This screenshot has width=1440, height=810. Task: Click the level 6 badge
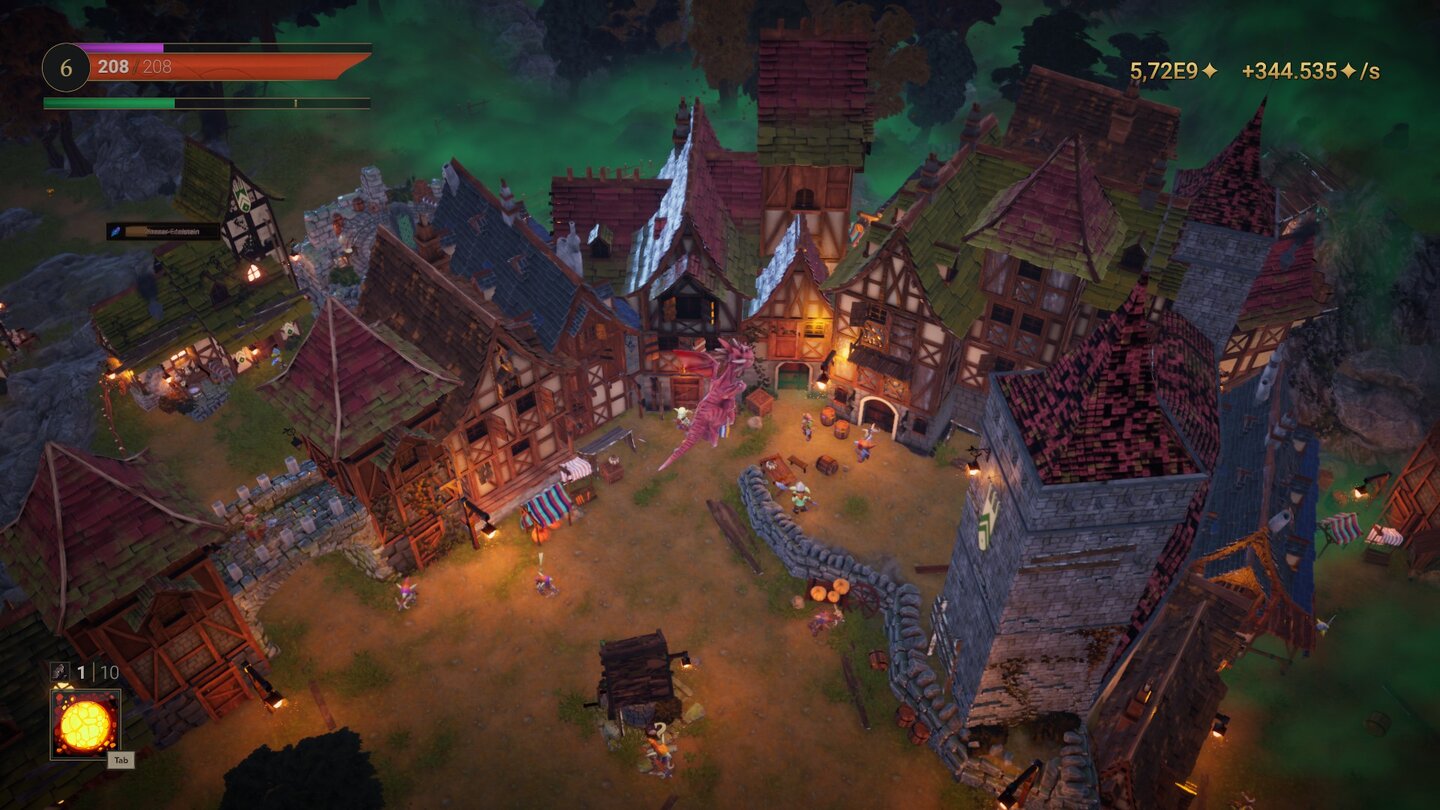tap(66, 67)
